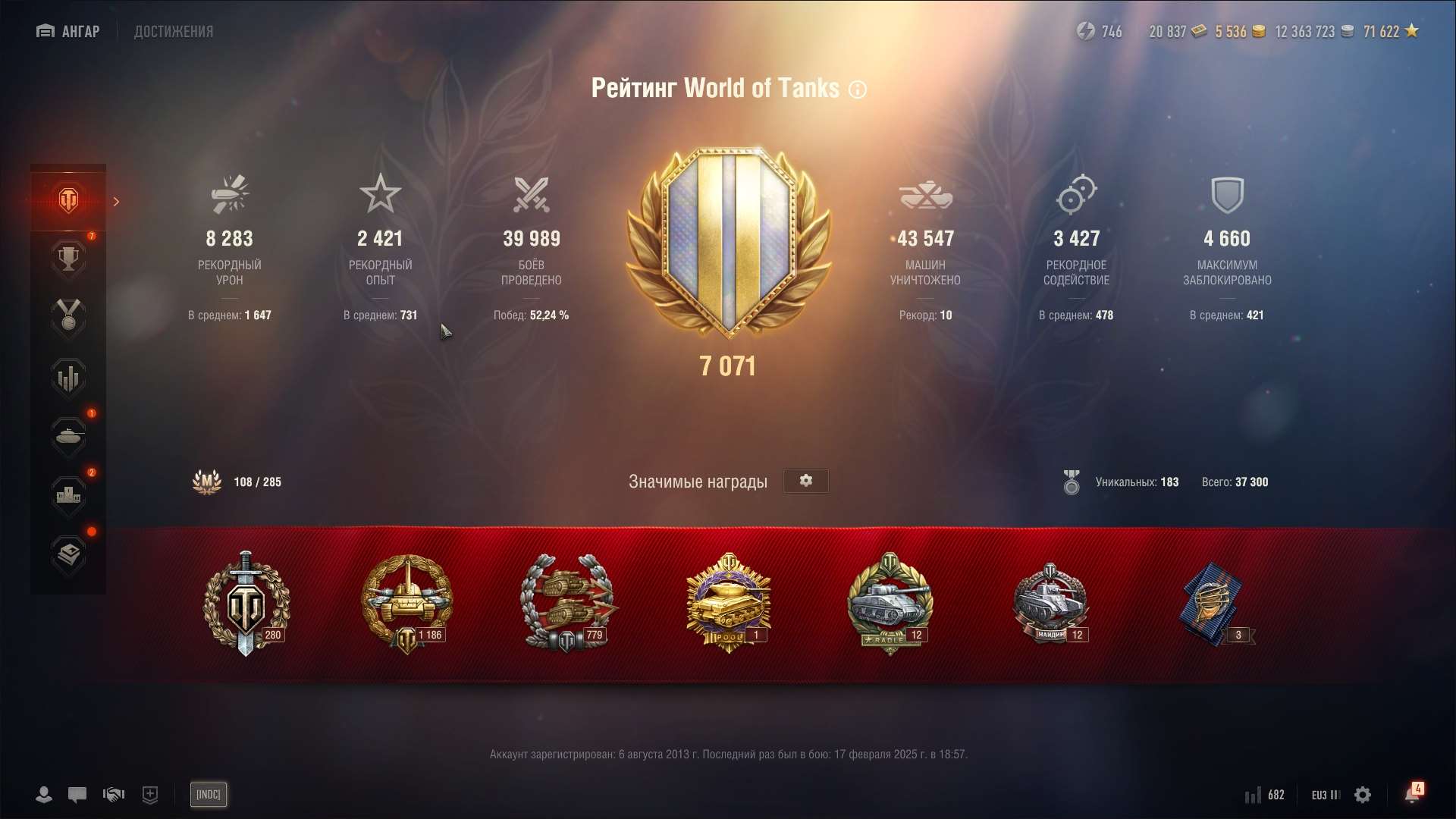Open the World of Tanks rating info tooltip

pyautogui.click(x=858, y=89)
